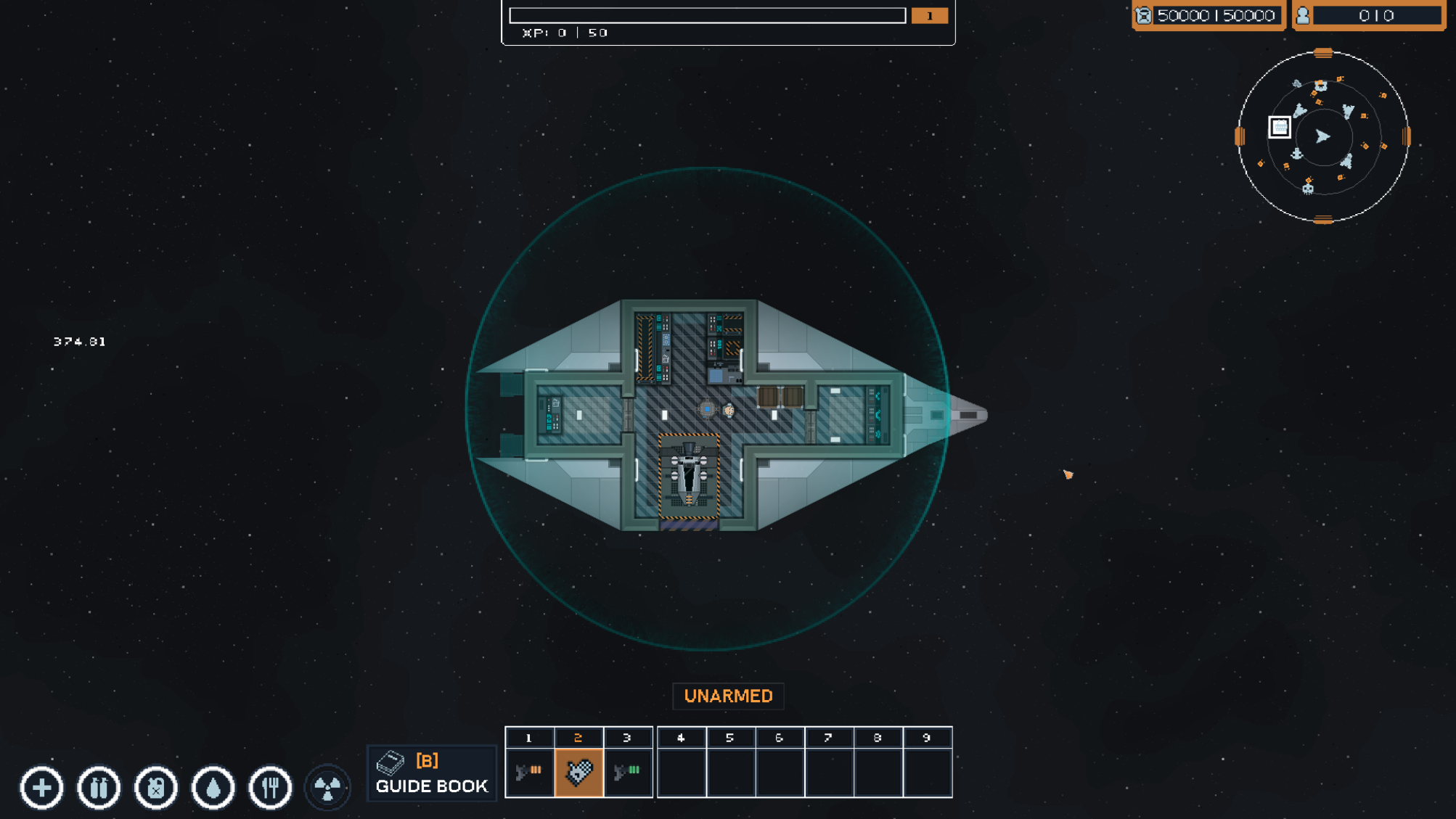This screenshot has width=1456, height=819.
Task: Open the Guide Book
Action: [x=432, y=773]
